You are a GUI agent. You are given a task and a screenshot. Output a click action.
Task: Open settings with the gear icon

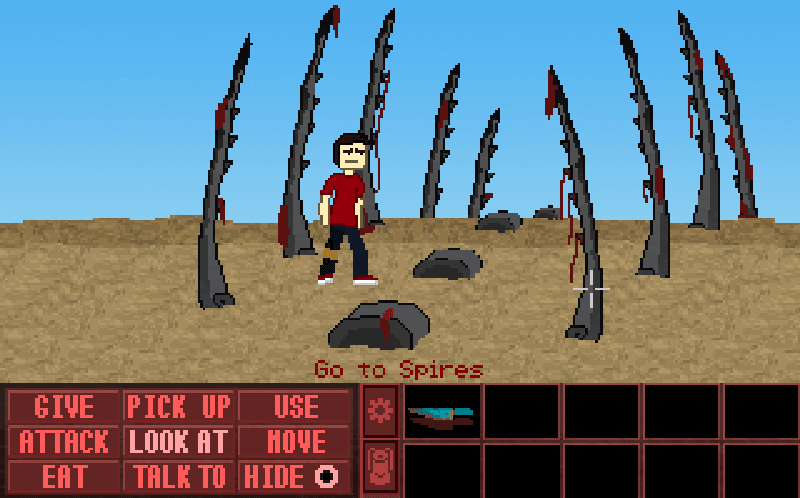click(x=380, y=410)
